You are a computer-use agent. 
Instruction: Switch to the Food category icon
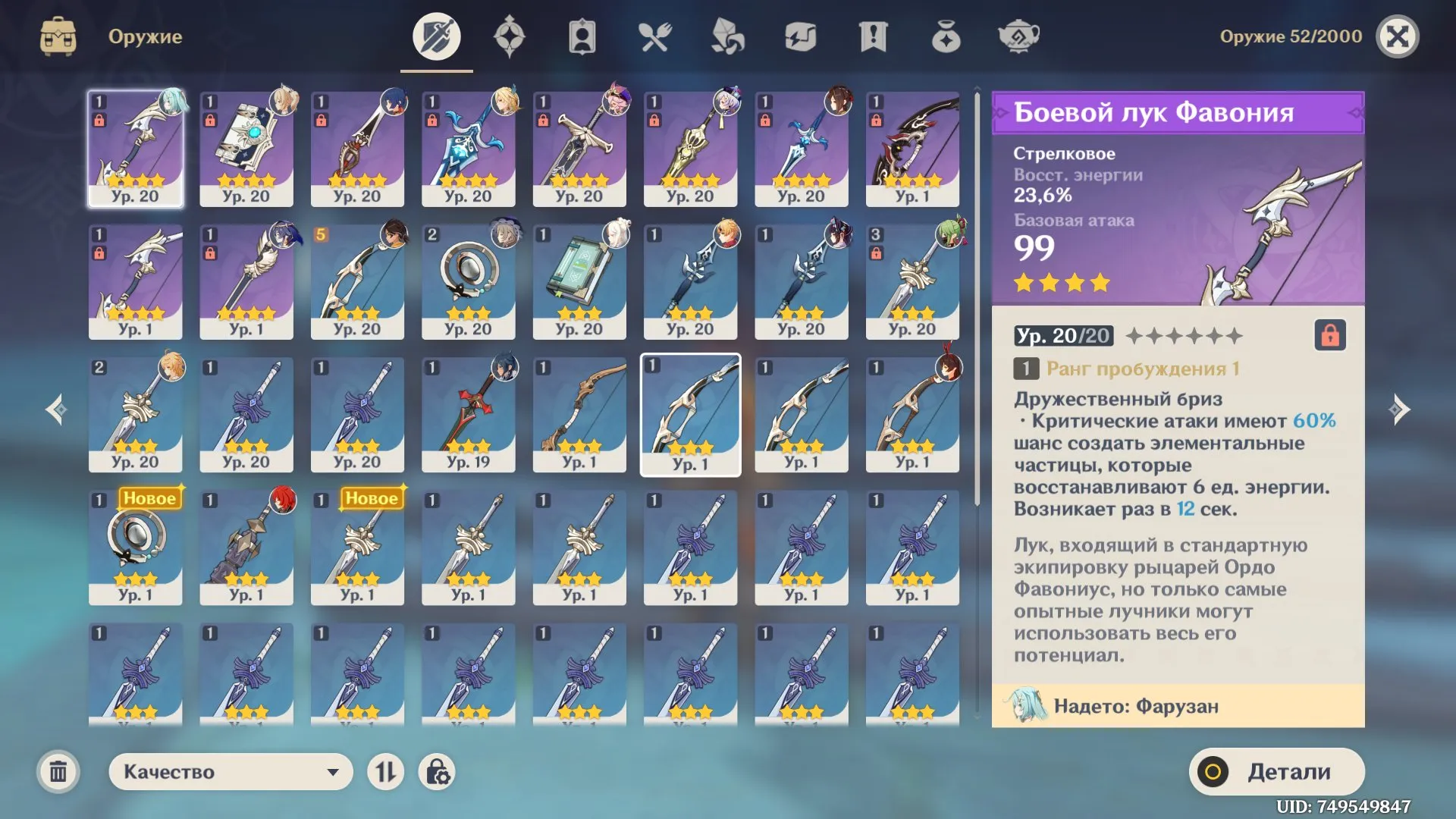pos(655,36)
